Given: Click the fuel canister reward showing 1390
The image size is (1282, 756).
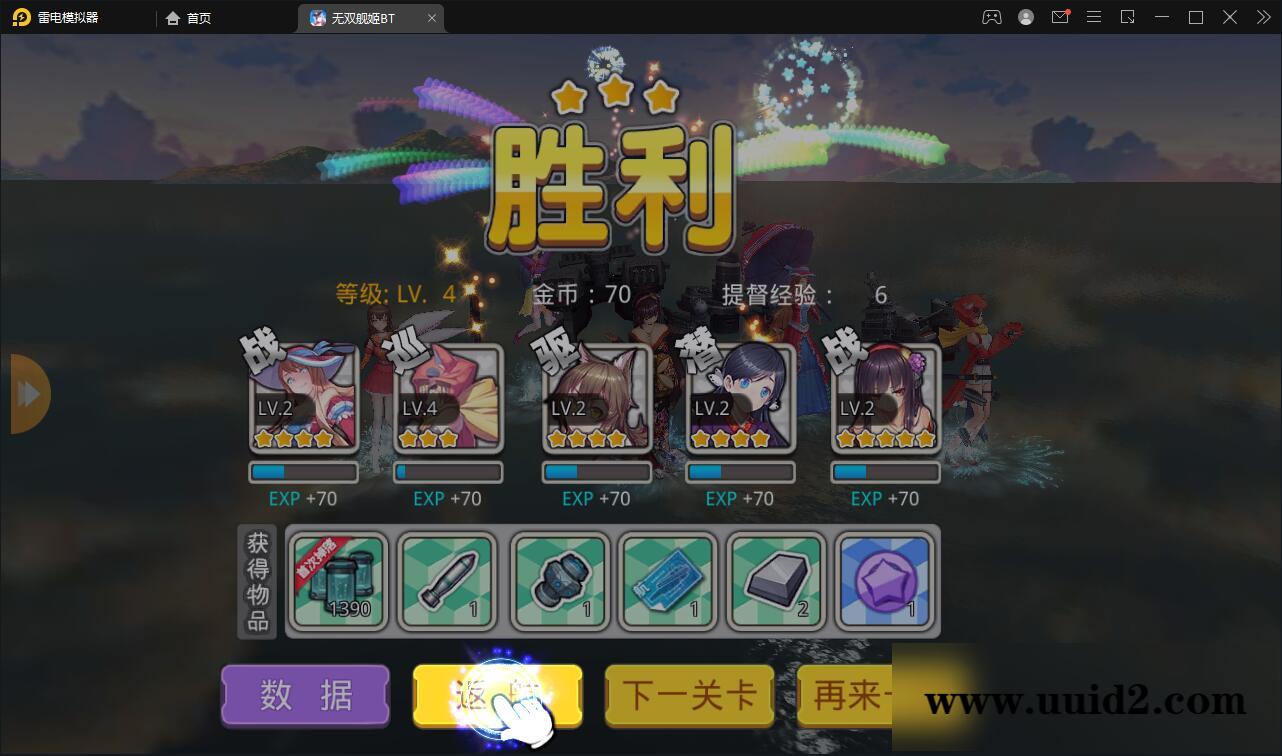Looking at the screenshot, I should 337,582.
